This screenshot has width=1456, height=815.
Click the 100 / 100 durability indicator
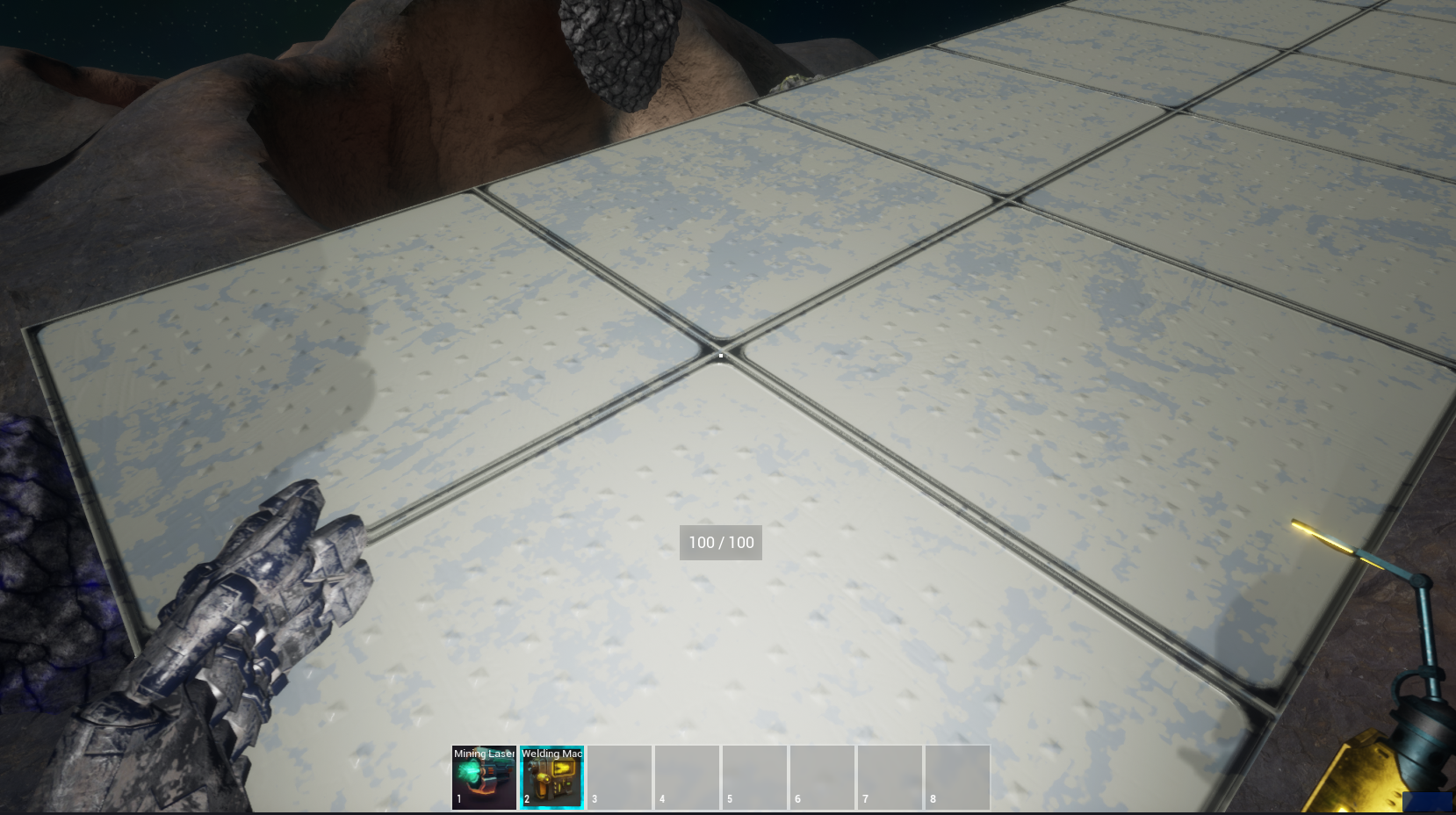[720, 543]
